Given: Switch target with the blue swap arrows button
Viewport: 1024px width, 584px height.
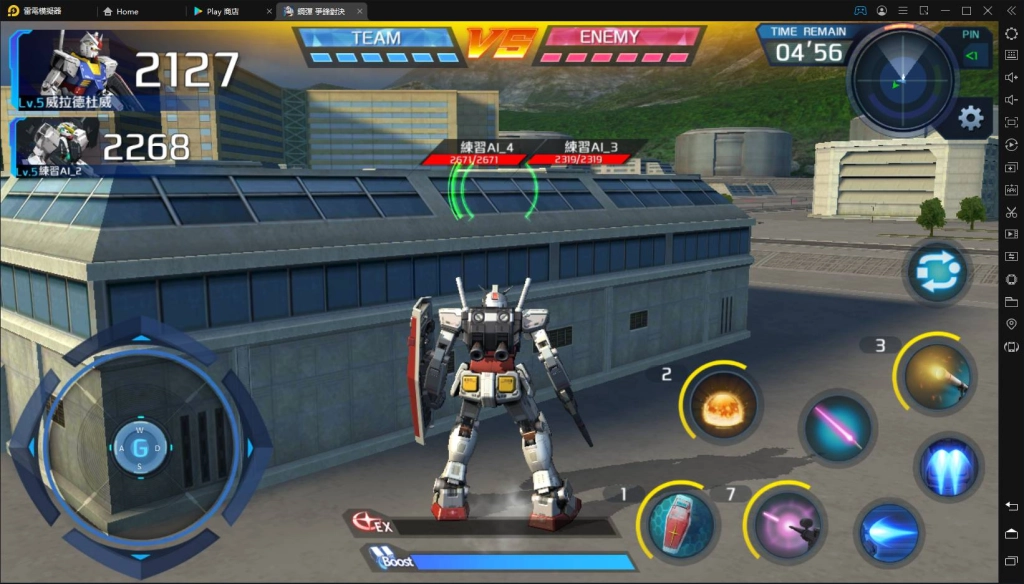Looking at the screenshot, I should coord(937,272).
